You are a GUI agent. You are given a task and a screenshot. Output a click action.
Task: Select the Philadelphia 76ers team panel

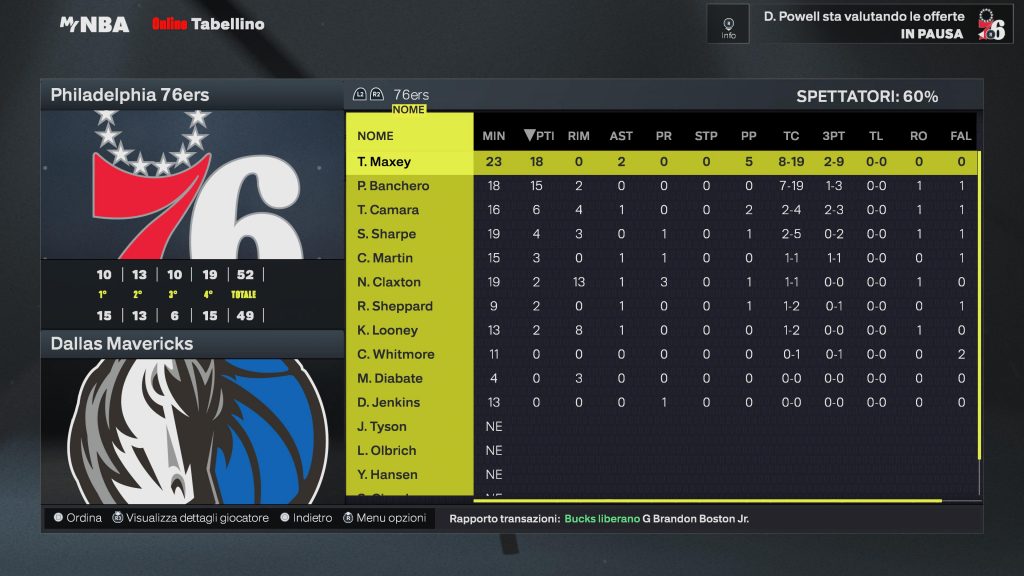coord(192,96)
